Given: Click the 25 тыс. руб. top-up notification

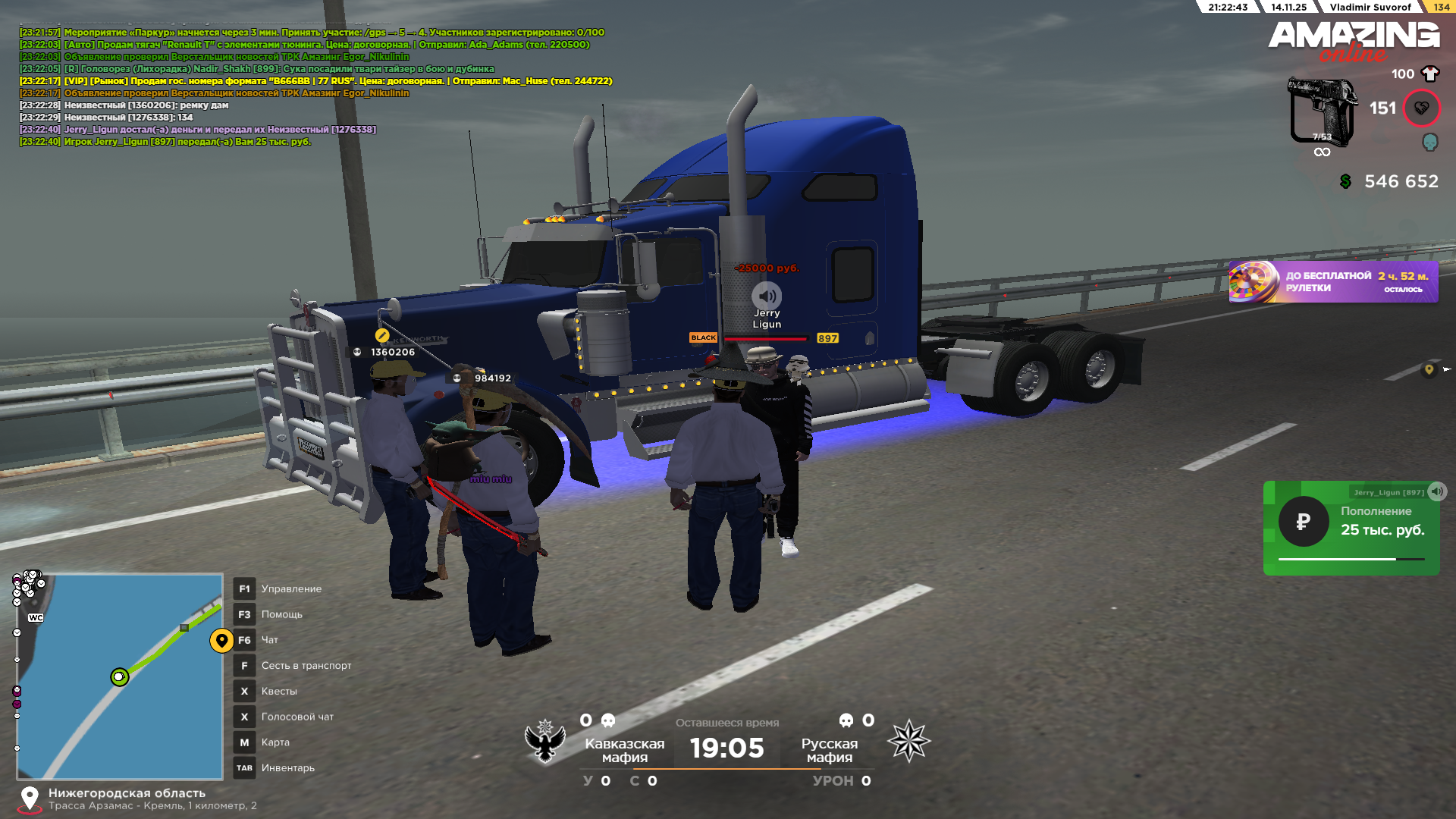Looking at the screenshot, I should 1351,528.
